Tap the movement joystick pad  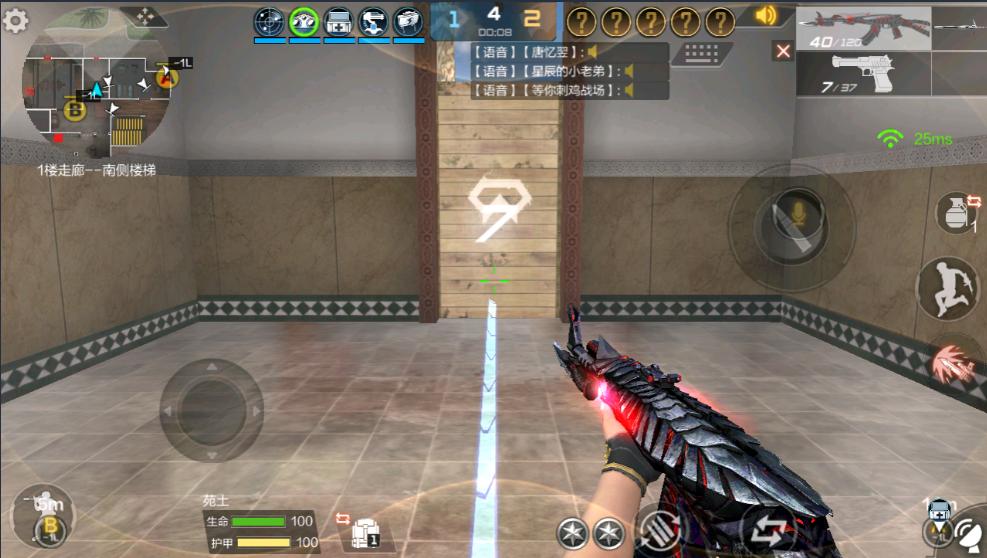211,410
